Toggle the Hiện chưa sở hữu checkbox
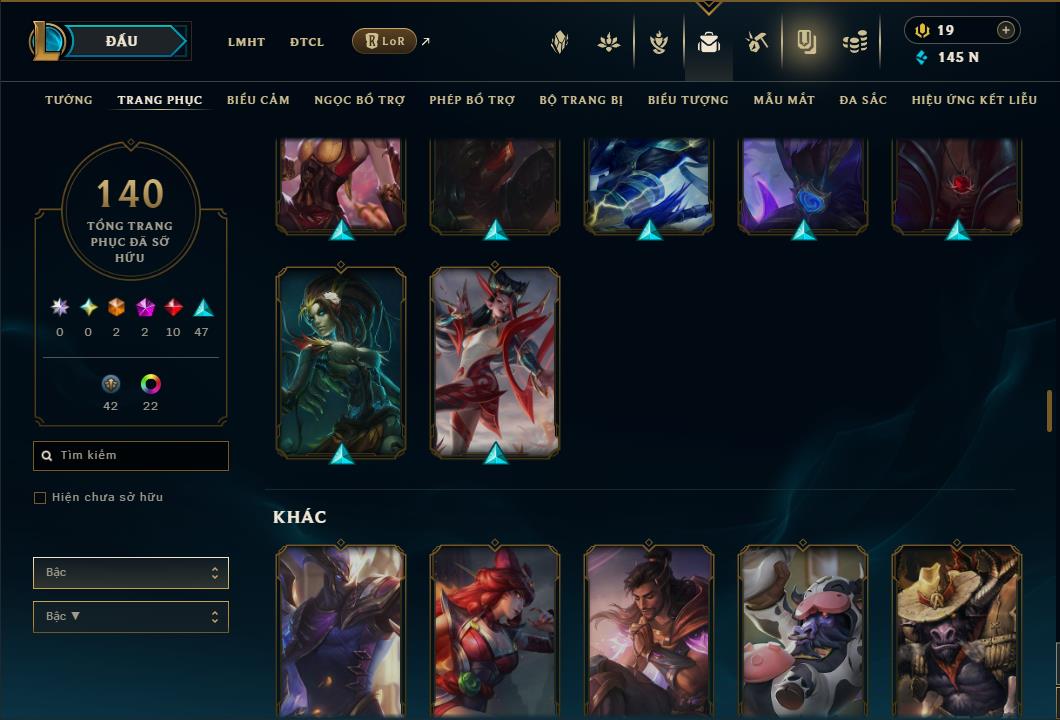The width and height of the screenshot is (1060, 720). 40,498
